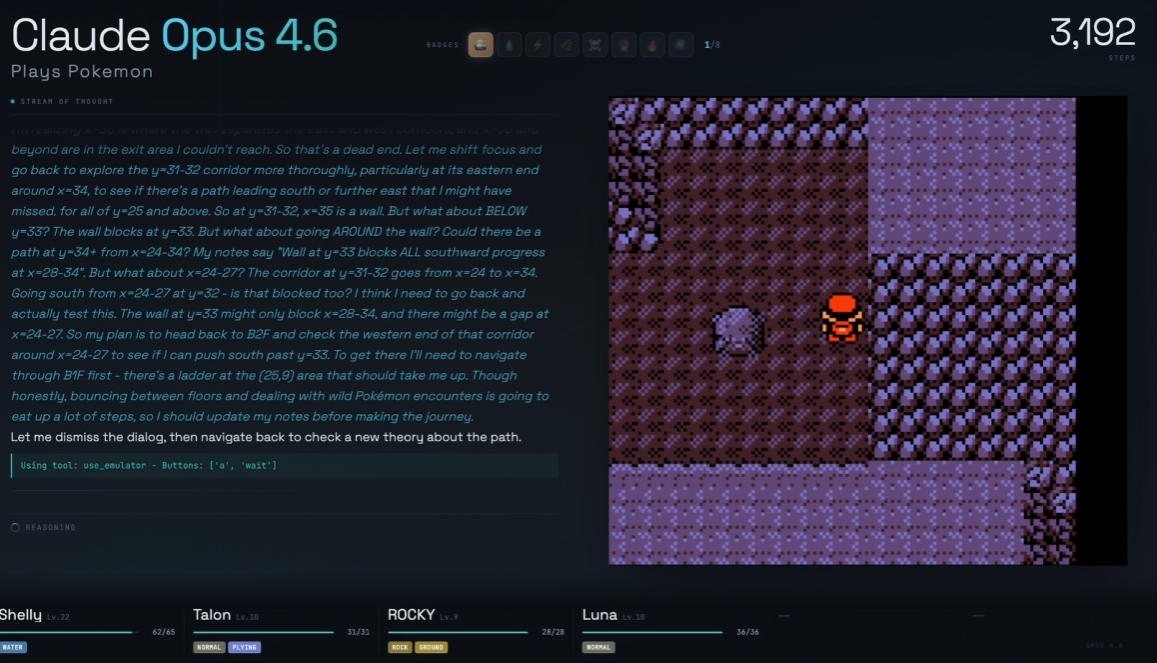1157x663 pixels.
Task: Select Talon in the party list
Action: click(281, 630)
